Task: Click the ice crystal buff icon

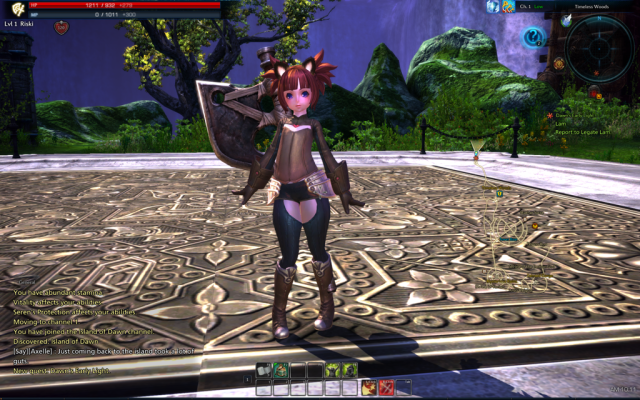Action: click(x=493, y=6)
